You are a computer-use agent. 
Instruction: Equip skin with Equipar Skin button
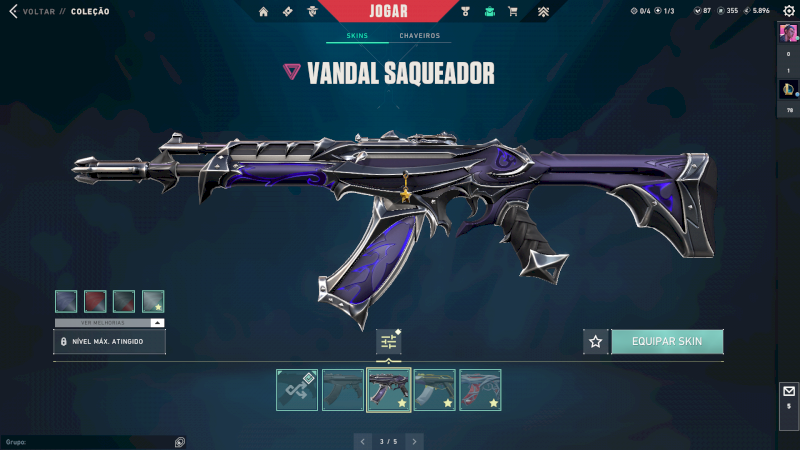[667, 341]
